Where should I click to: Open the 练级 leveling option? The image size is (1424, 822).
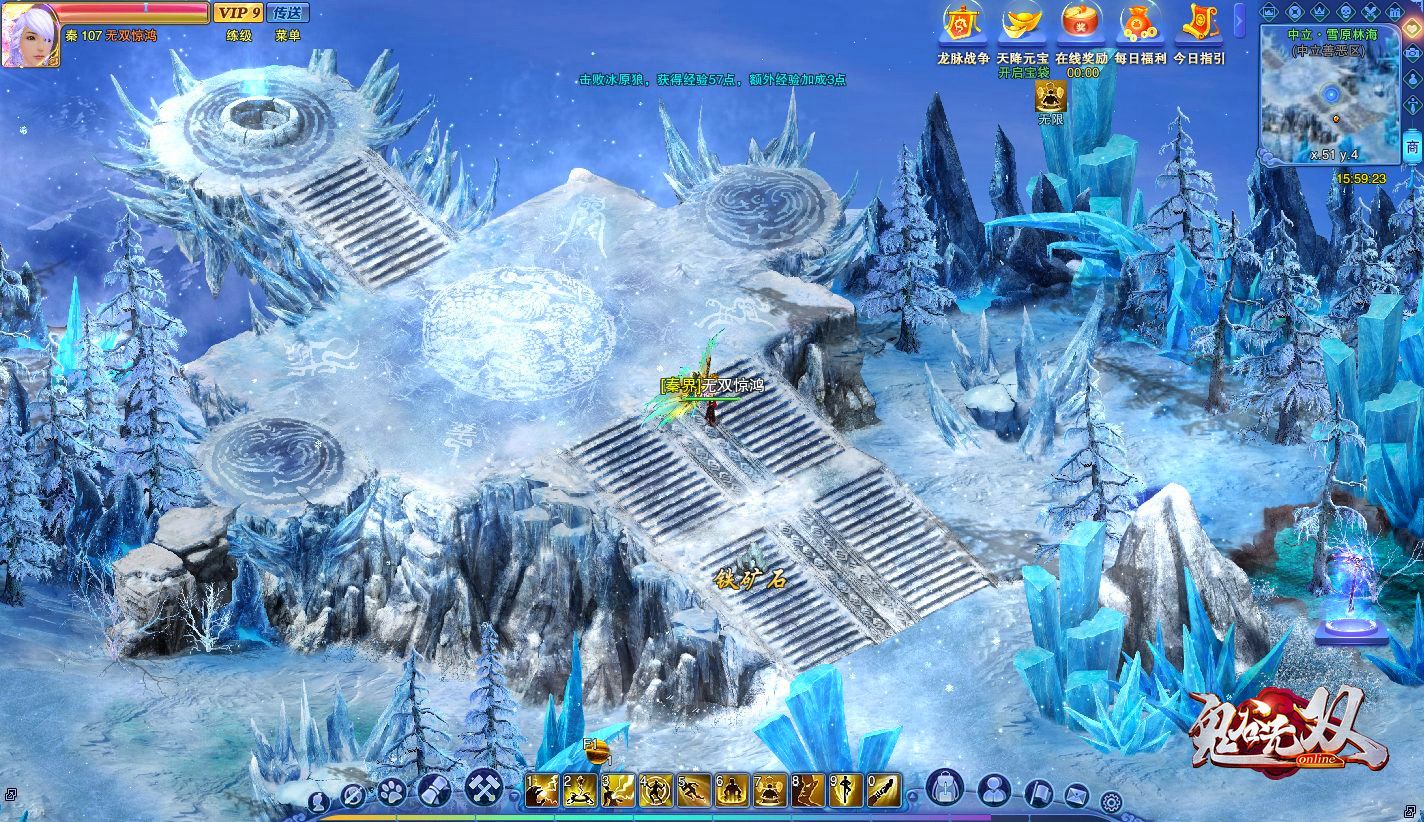click(239, 36)
